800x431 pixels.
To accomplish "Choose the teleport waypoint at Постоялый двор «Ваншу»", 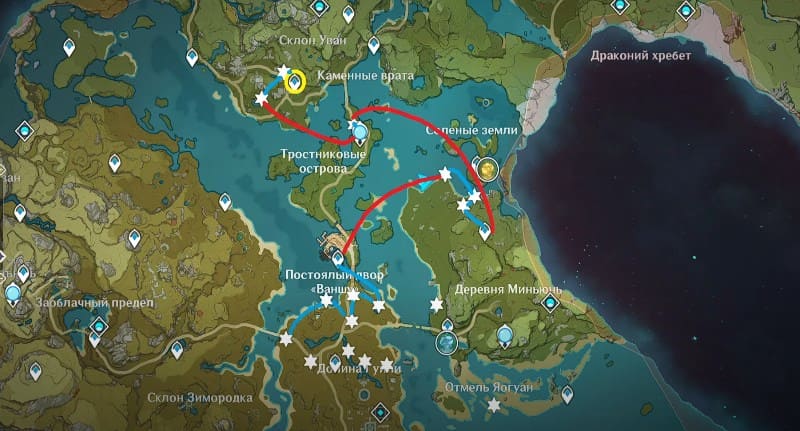I will click(338, 260).
